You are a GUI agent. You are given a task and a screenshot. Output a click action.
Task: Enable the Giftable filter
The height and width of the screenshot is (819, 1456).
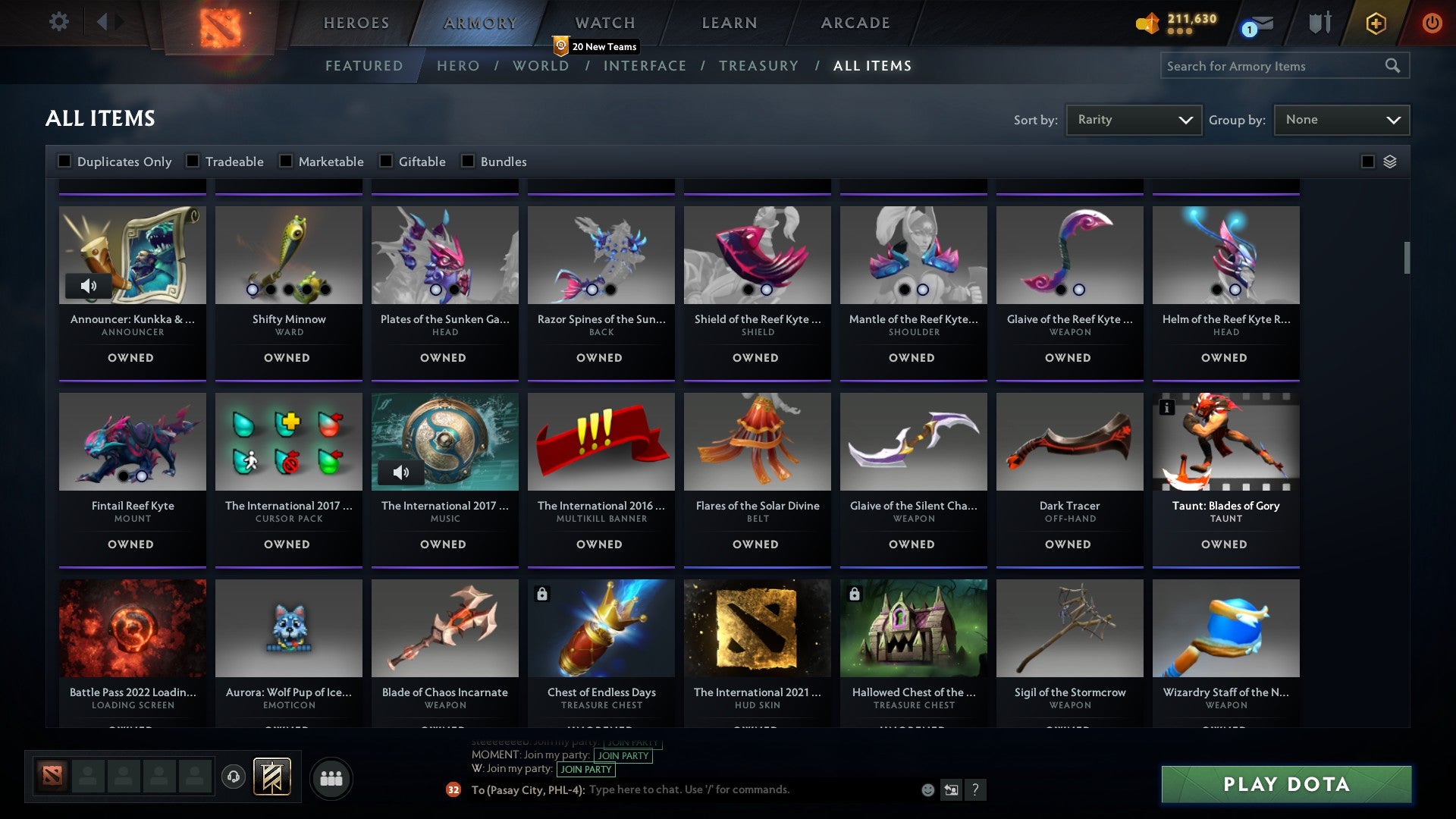click(x=388, y=161)
